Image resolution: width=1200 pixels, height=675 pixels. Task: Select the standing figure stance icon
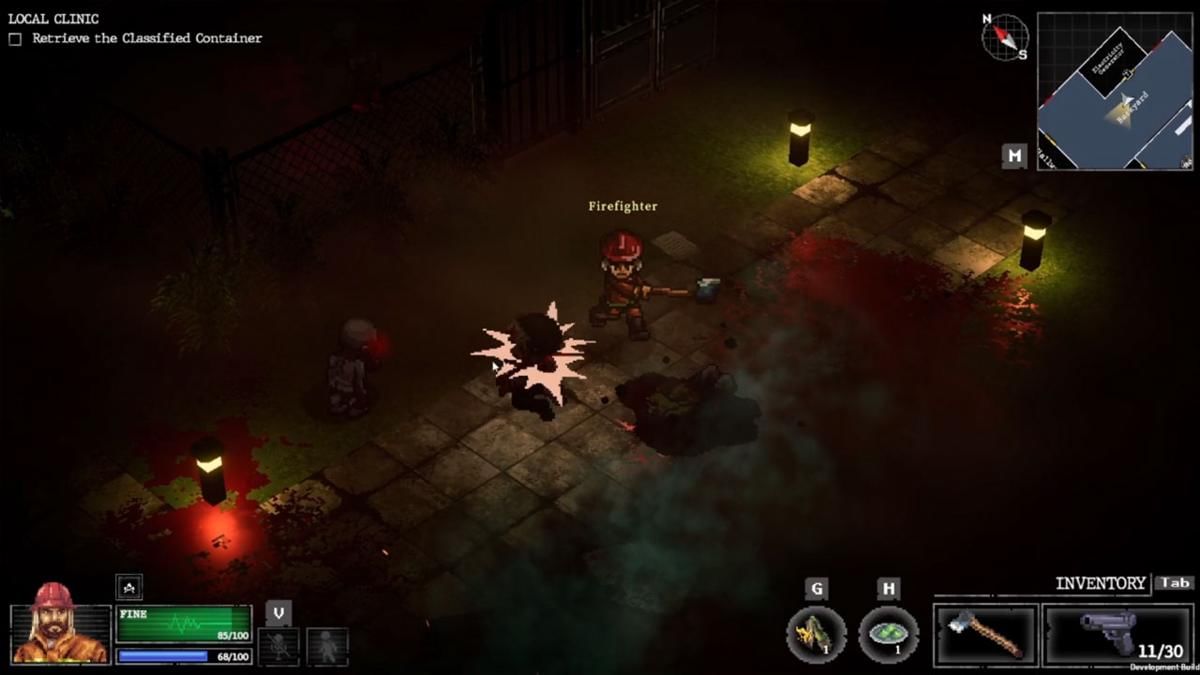click(x=327, y=646)
